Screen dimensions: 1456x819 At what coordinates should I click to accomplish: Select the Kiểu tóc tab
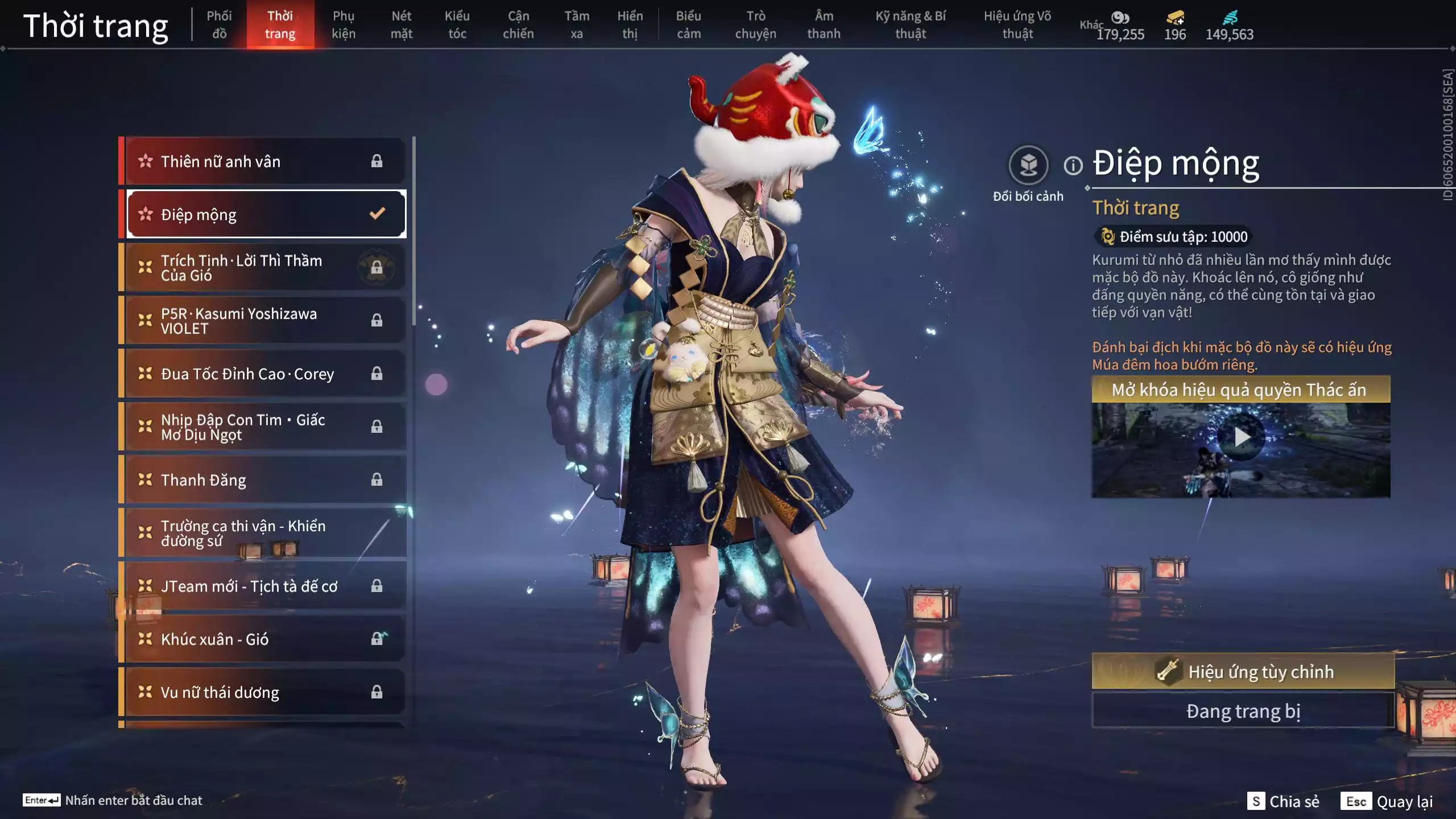457,25
